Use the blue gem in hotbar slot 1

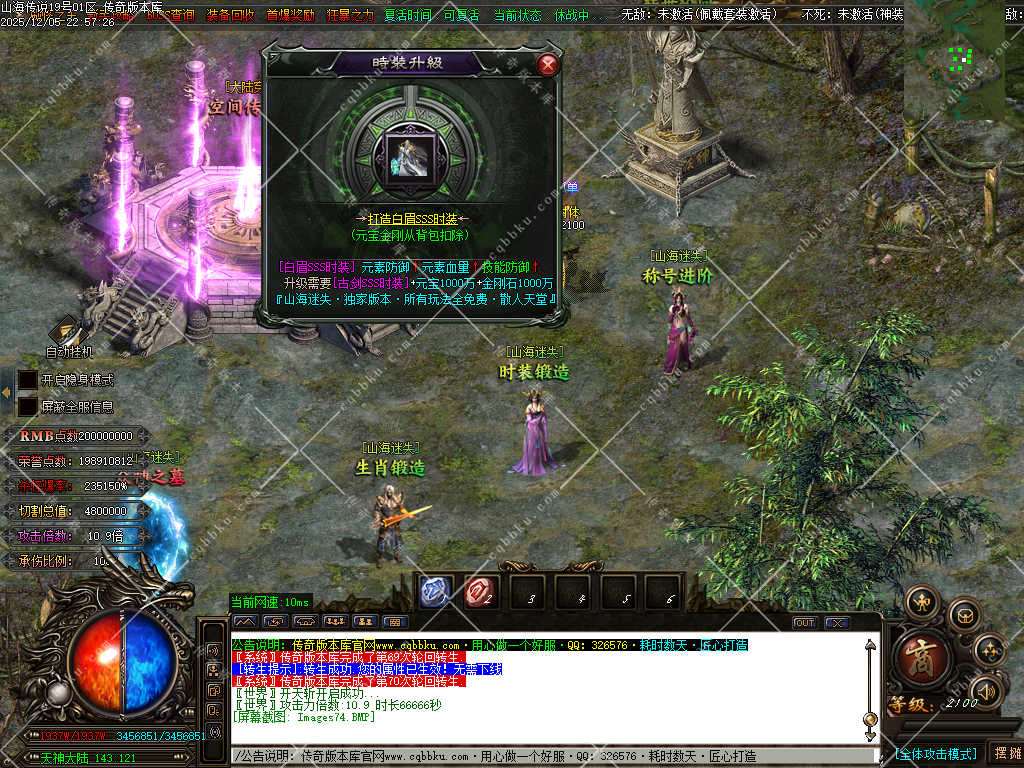click(x=433, y=593)
